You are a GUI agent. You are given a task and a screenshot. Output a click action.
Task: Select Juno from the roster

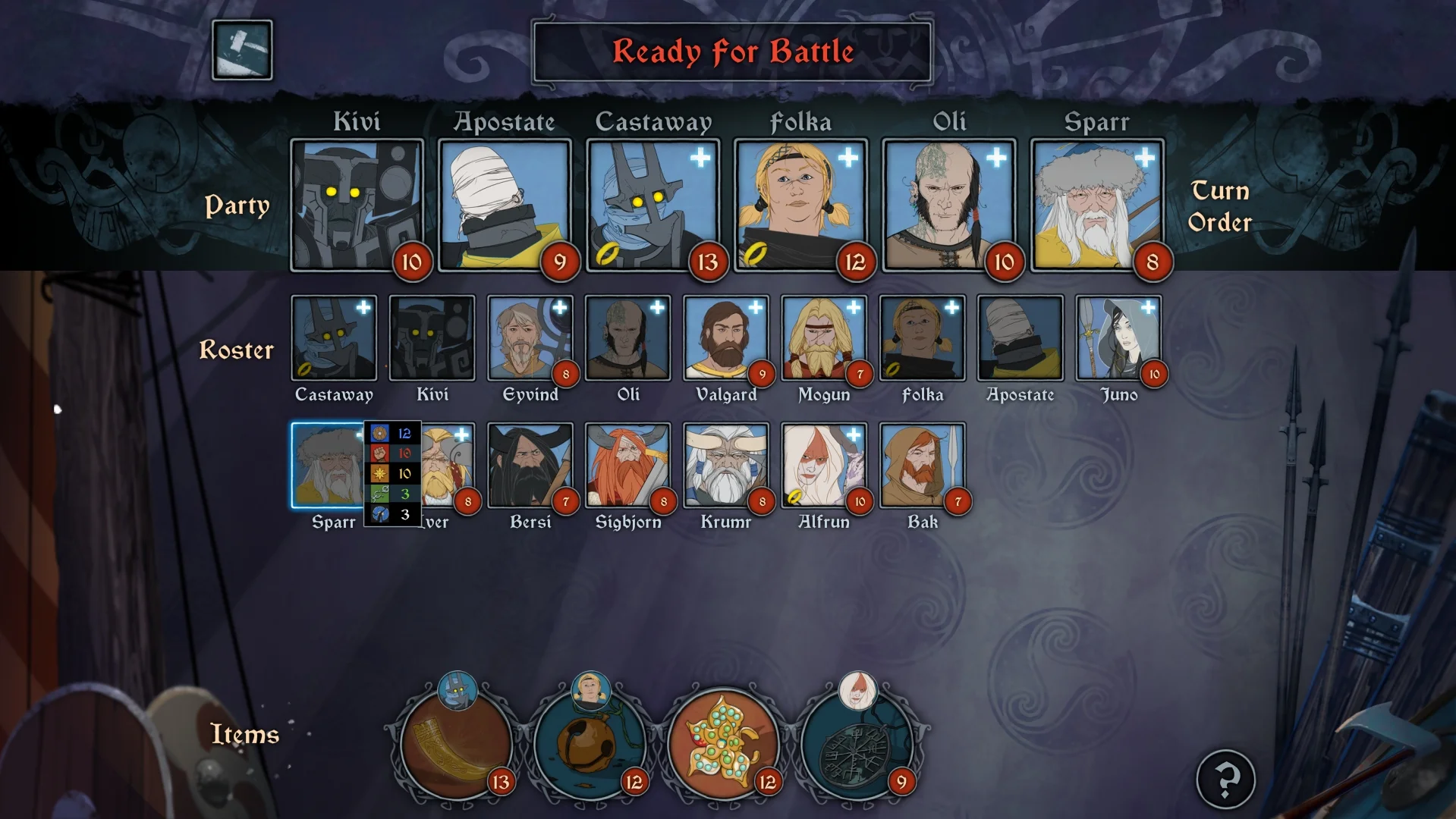tap(1118, 338)
